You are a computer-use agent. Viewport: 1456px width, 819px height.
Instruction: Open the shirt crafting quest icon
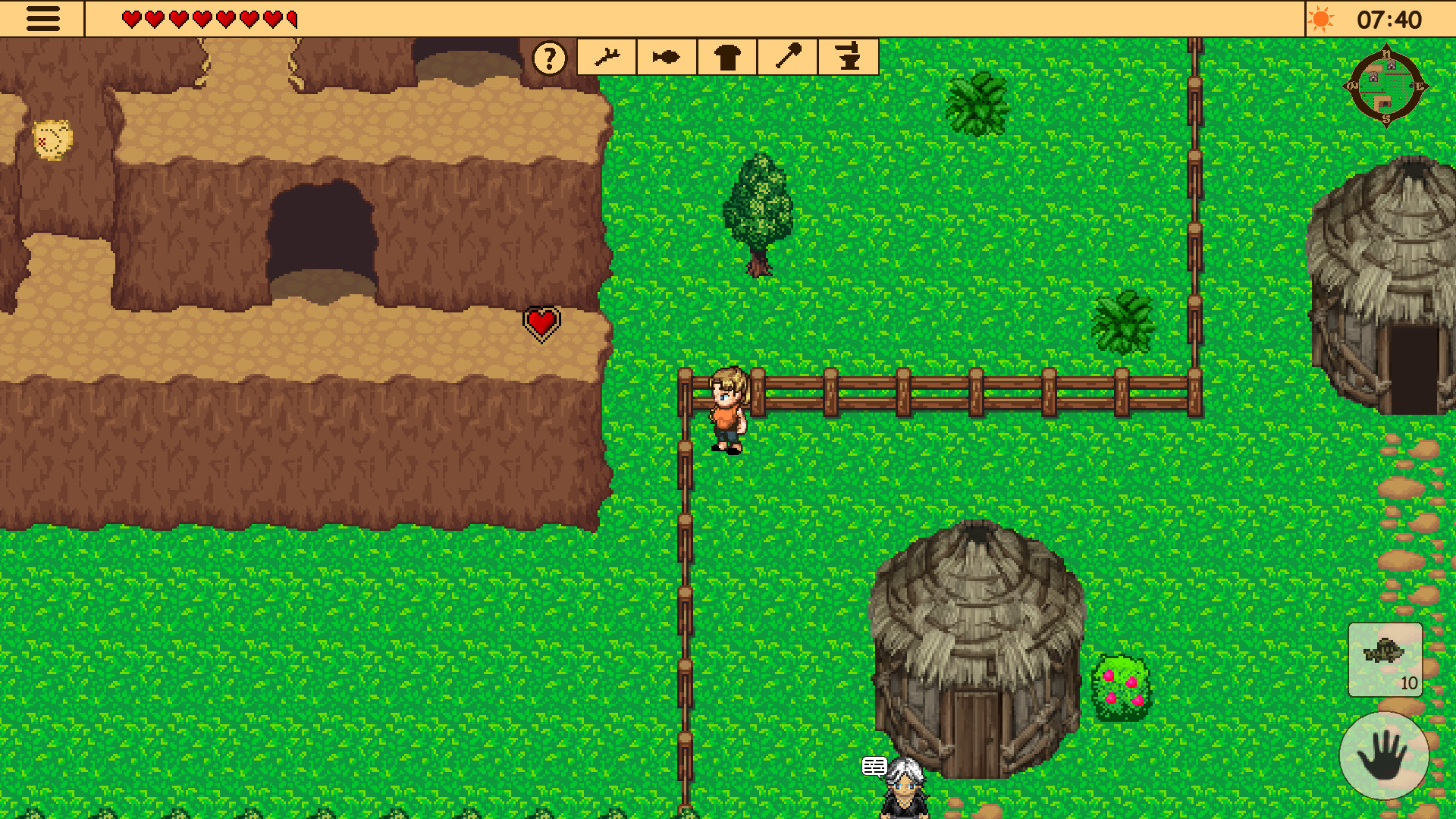pos(726,57)
